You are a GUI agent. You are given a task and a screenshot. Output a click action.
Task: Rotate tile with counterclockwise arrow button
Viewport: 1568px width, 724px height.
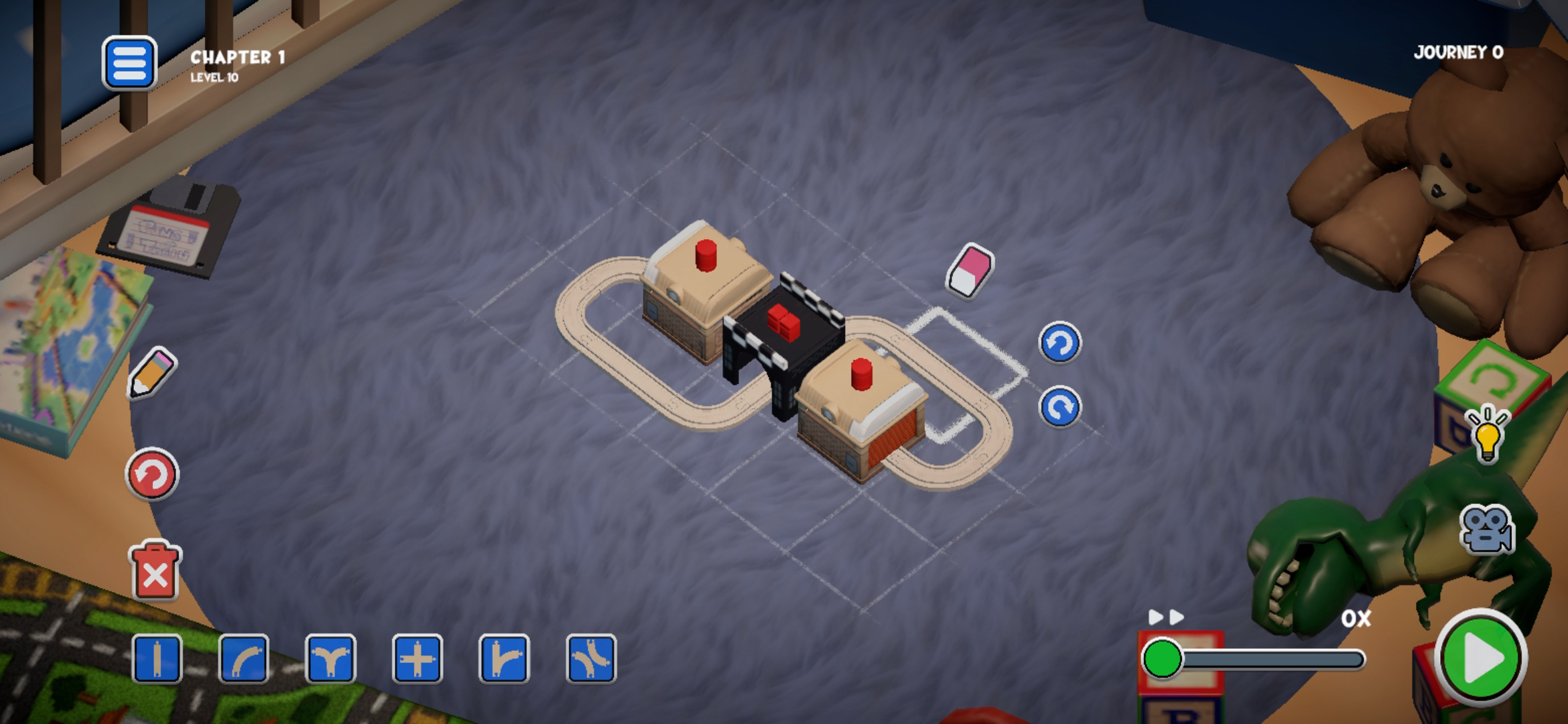(x=1059, y=343)
